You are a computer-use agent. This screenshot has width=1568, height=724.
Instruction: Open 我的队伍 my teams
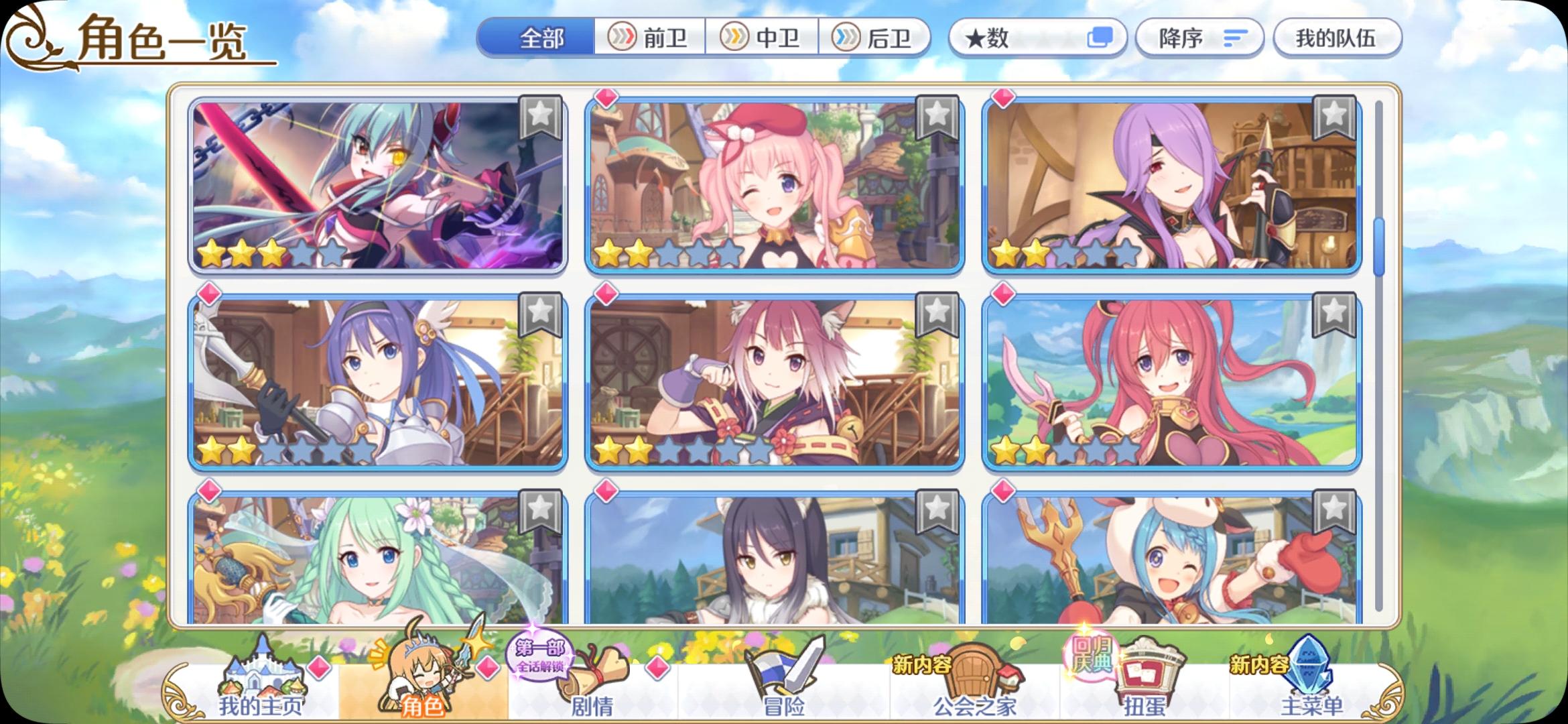[x=1337, y=38]
